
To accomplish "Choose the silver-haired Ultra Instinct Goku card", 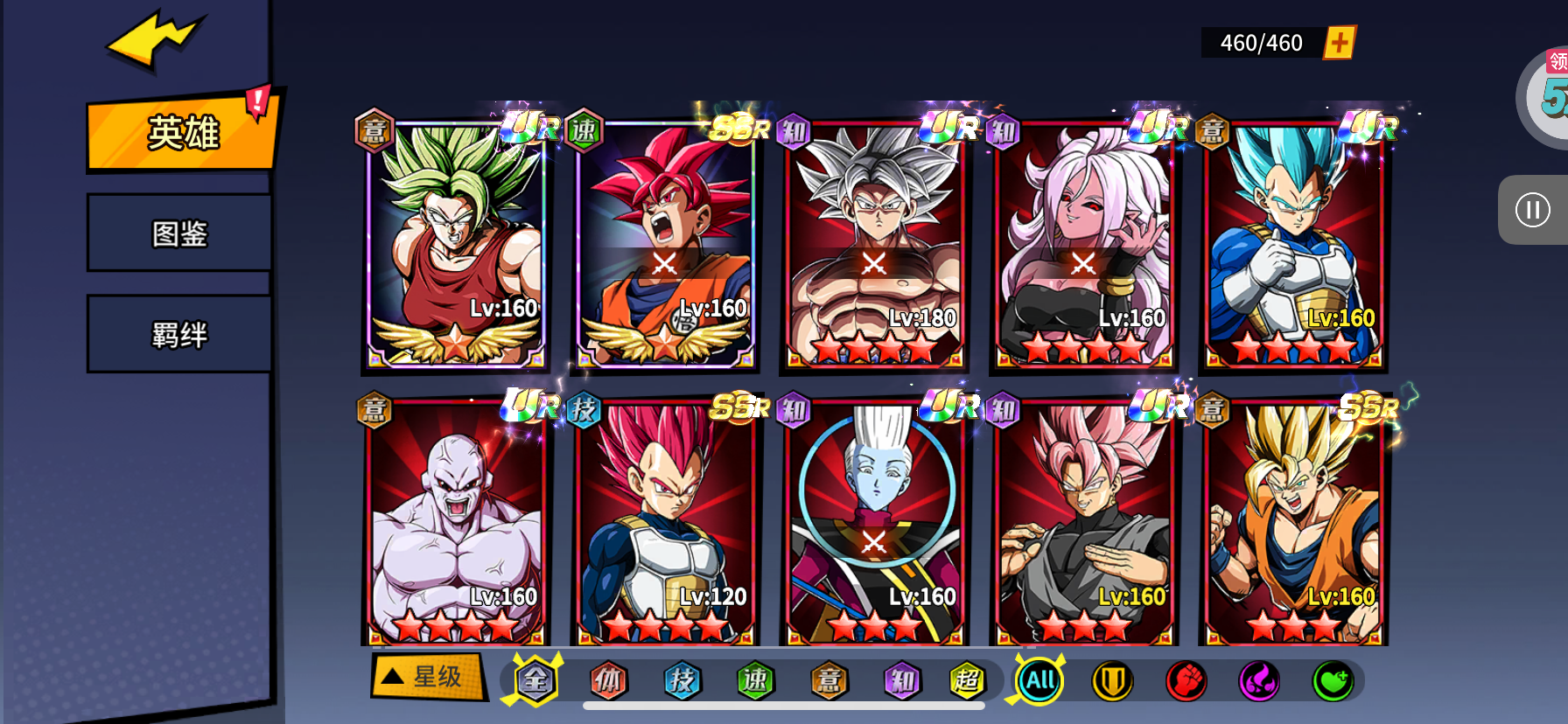I will click(x=874, y=245).
